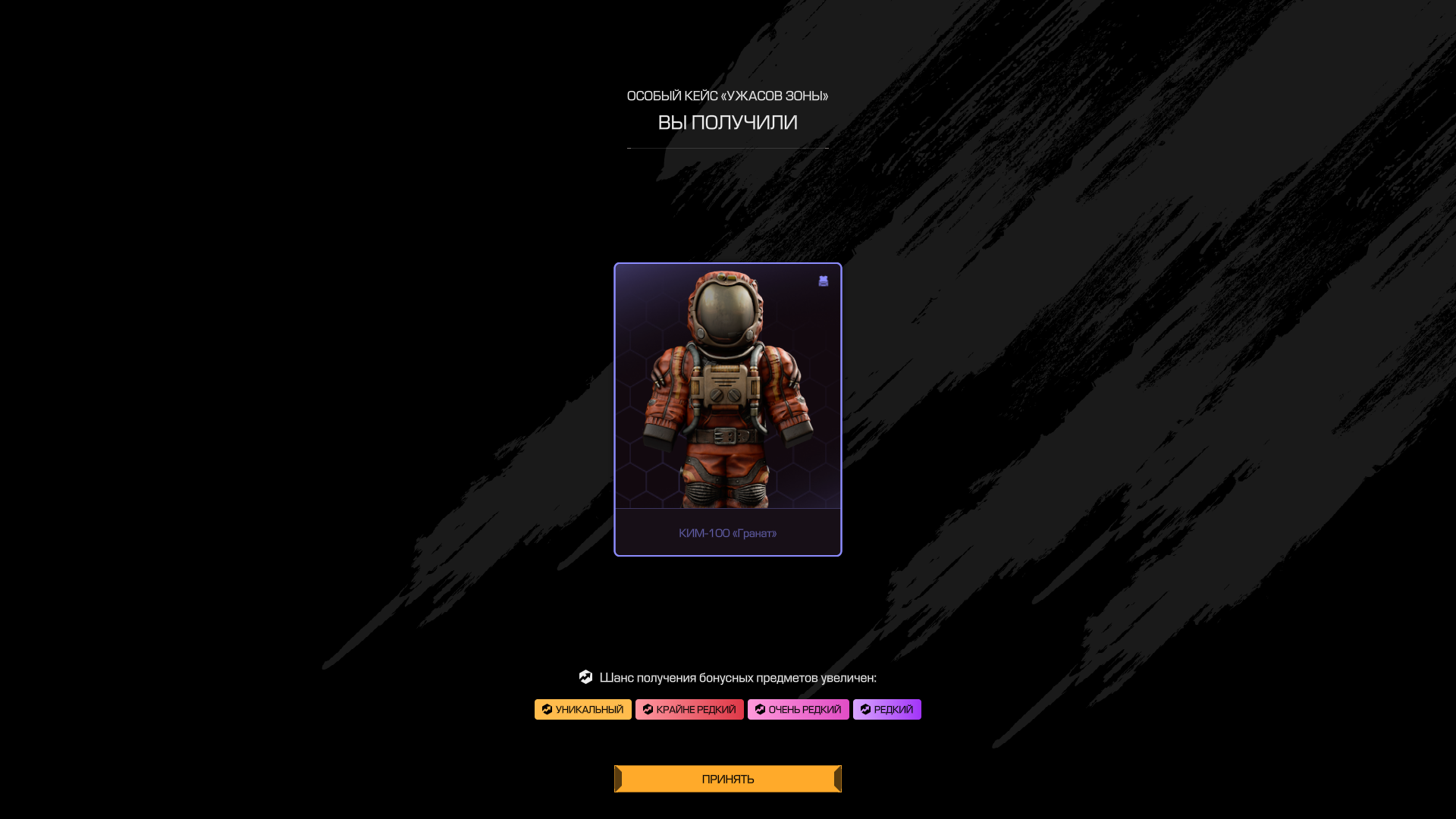1456x819 pixels.
Task: Choose the КРАЙНЕ РЕДКИЙ rarity tag
Action: [x=689, y=710]
